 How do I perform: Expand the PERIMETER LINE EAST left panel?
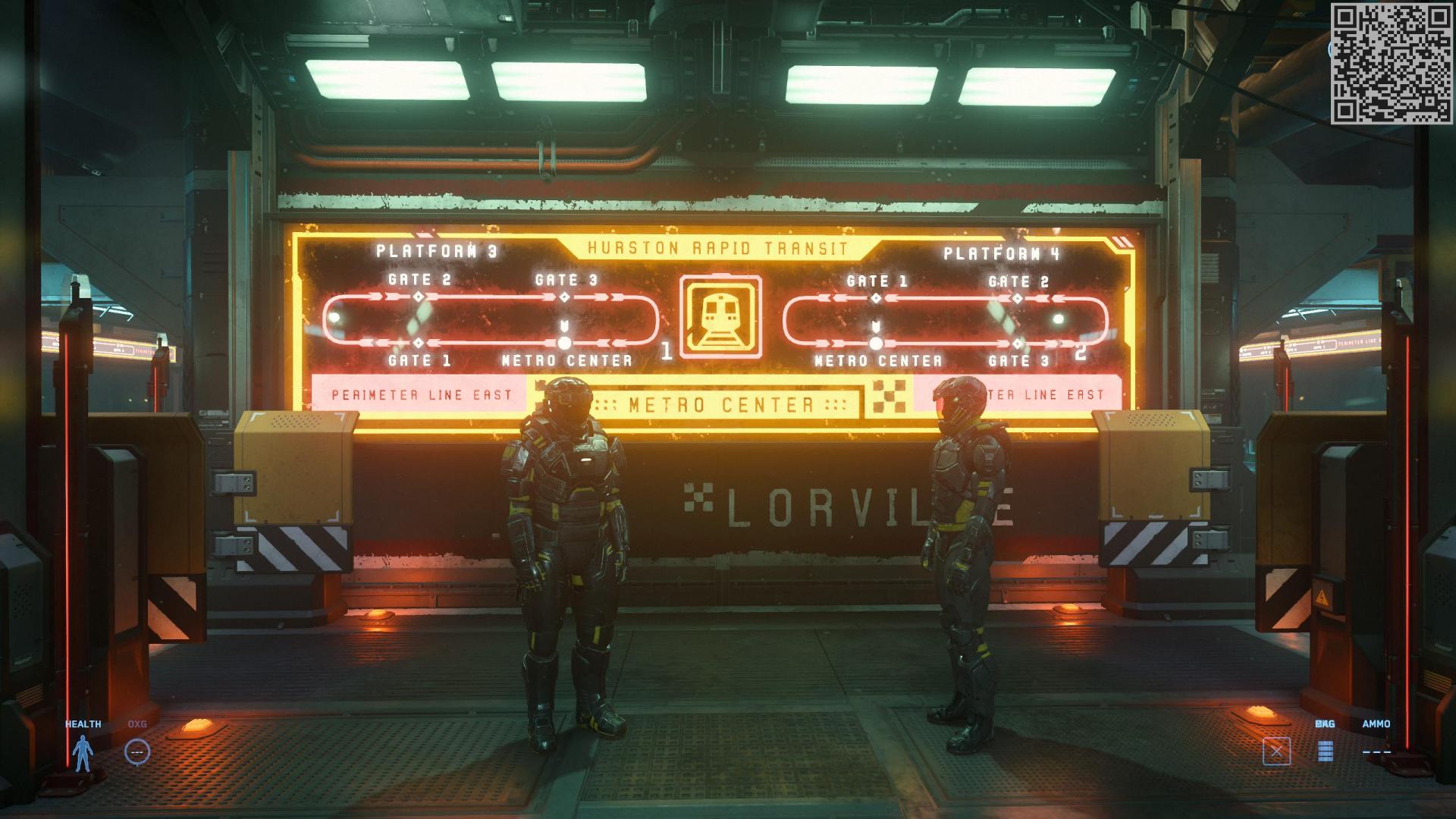coord(422,394)
